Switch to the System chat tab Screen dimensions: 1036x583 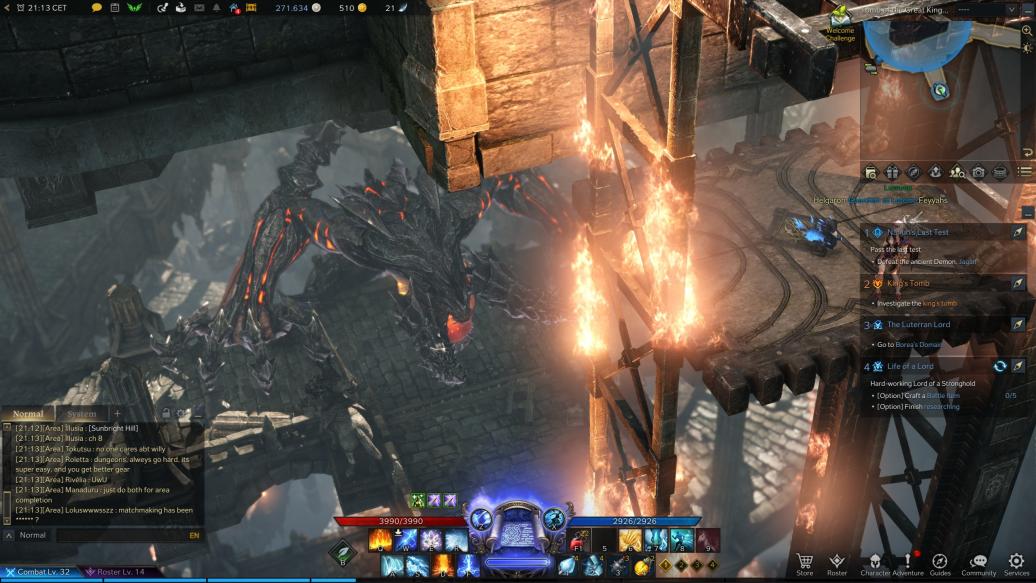(81, 414)
